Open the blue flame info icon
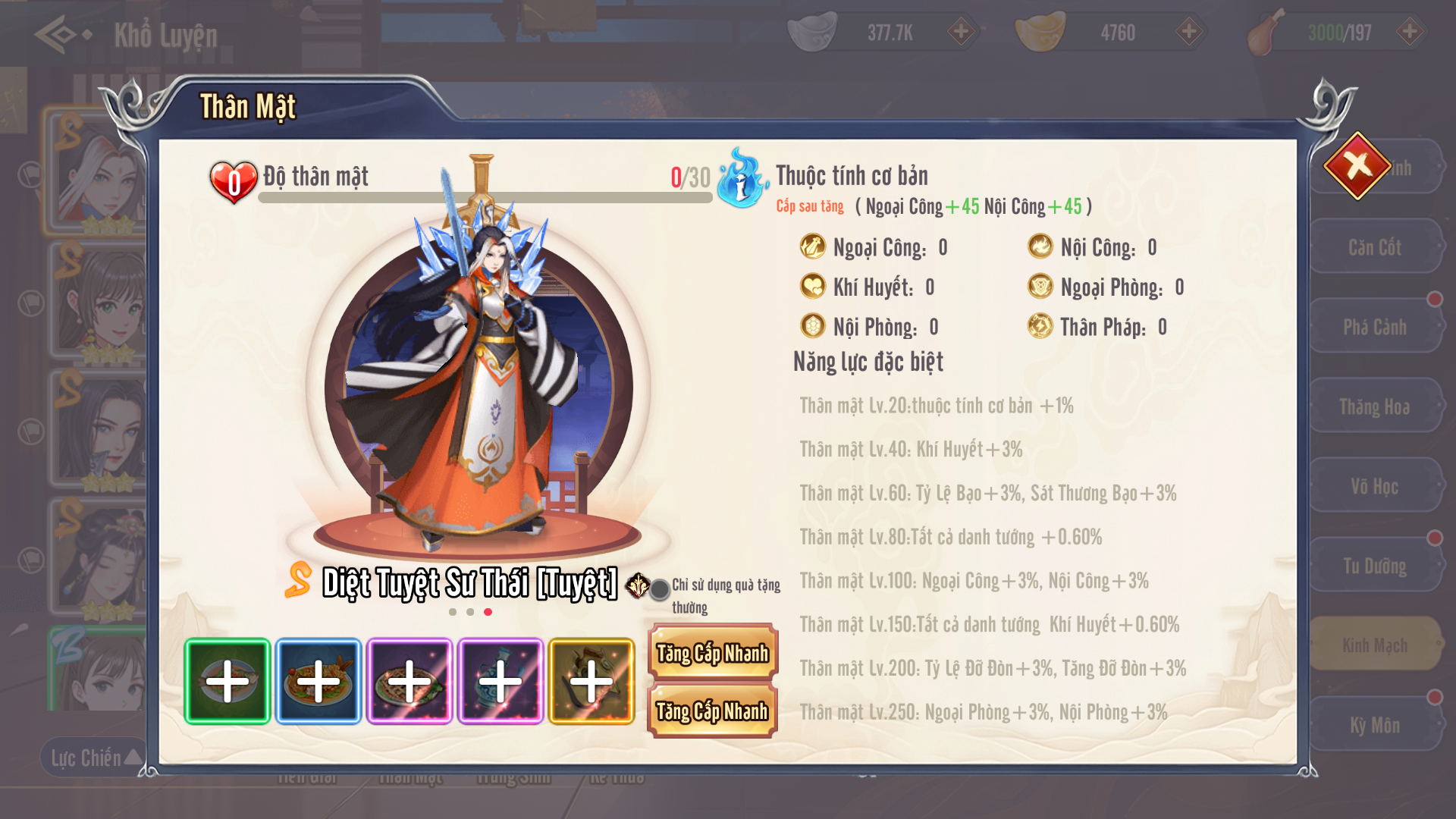1456x819 pixels. tap(740, 180)
